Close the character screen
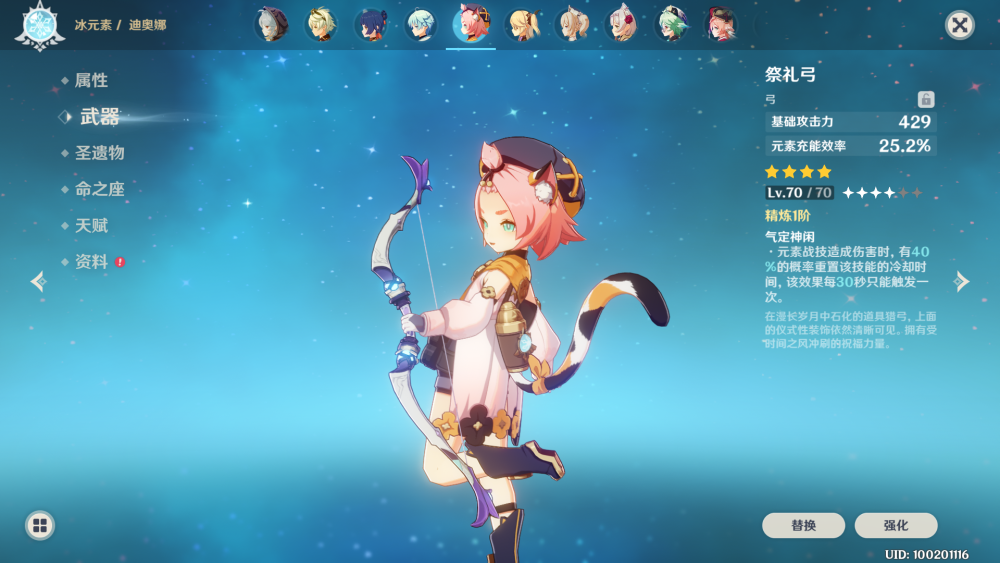 [x=960, y=25]
